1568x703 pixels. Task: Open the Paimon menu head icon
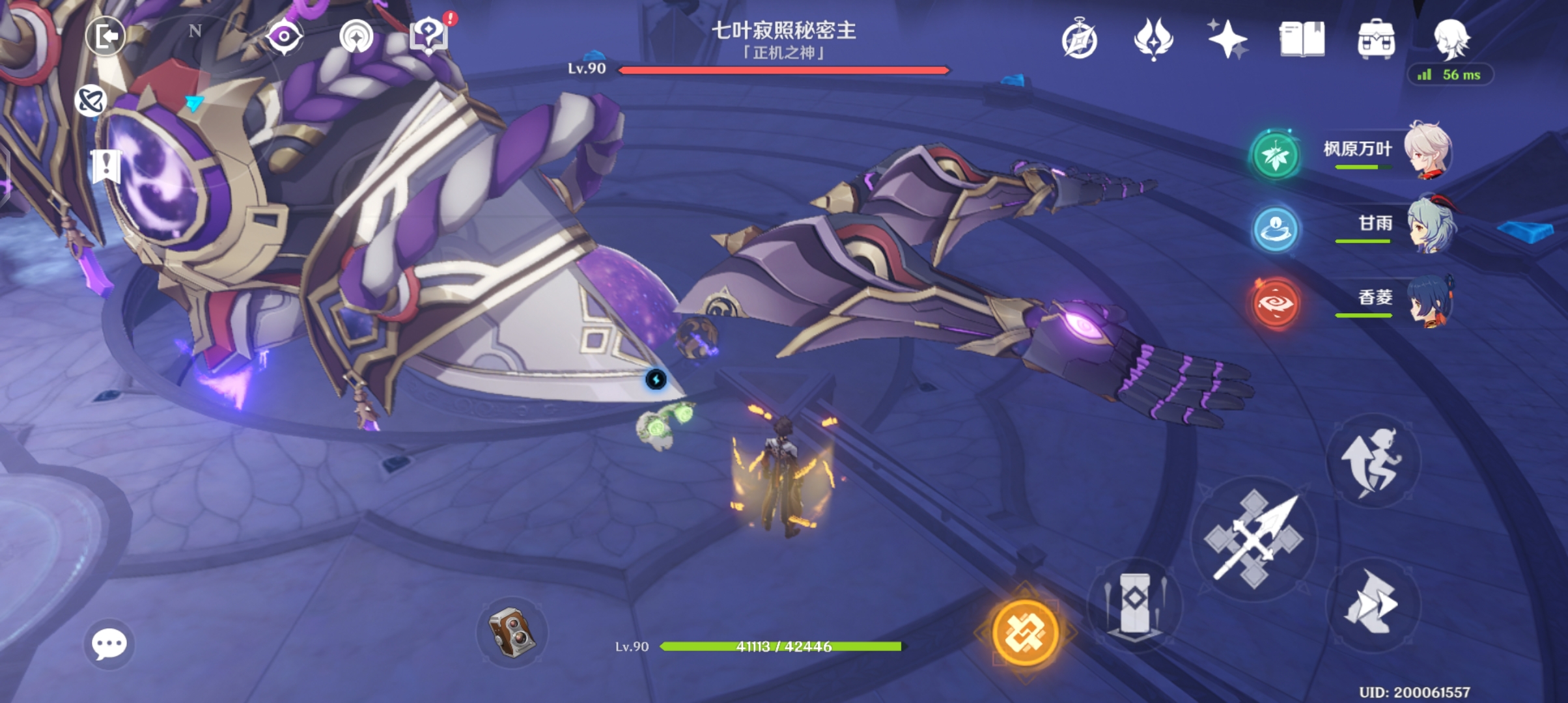click(1451, 39)
